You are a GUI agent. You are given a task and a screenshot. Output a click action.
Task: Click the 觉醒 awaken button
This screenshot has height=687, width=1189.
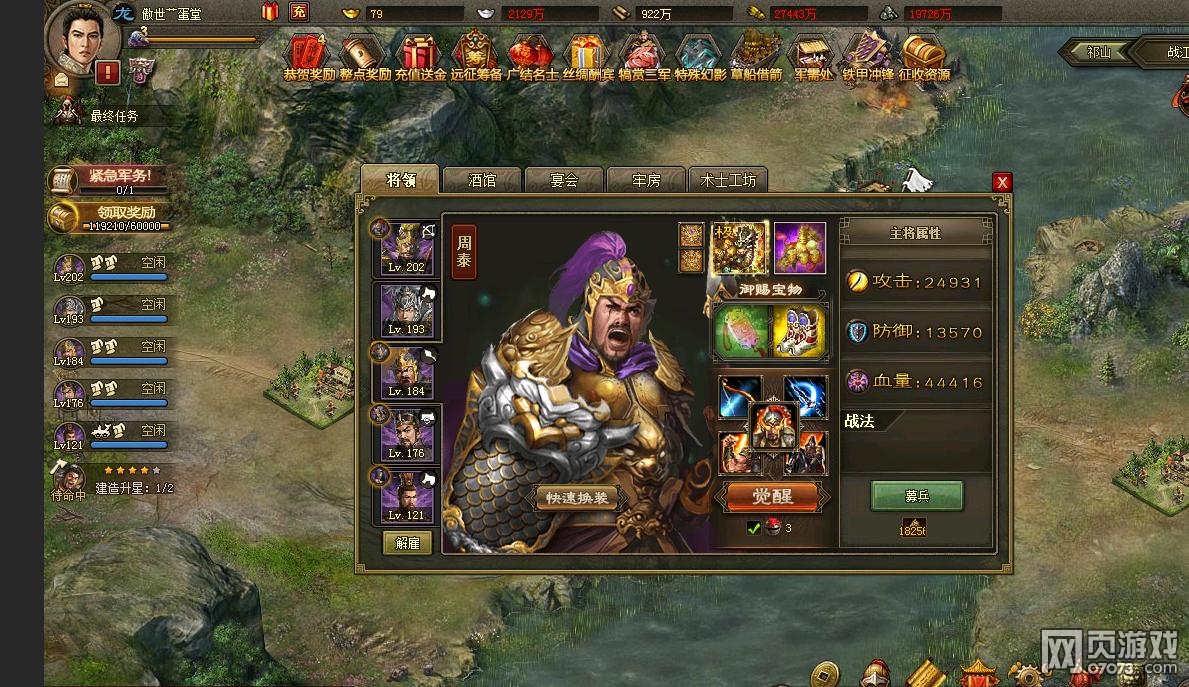tap(772, 496)
